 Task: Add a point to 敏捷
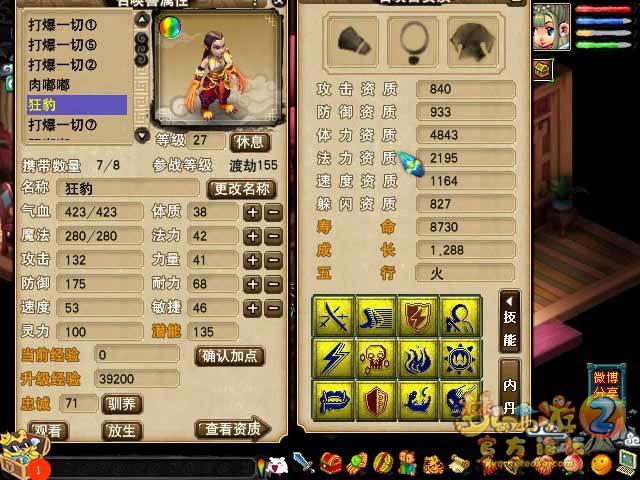coord(253,308)
